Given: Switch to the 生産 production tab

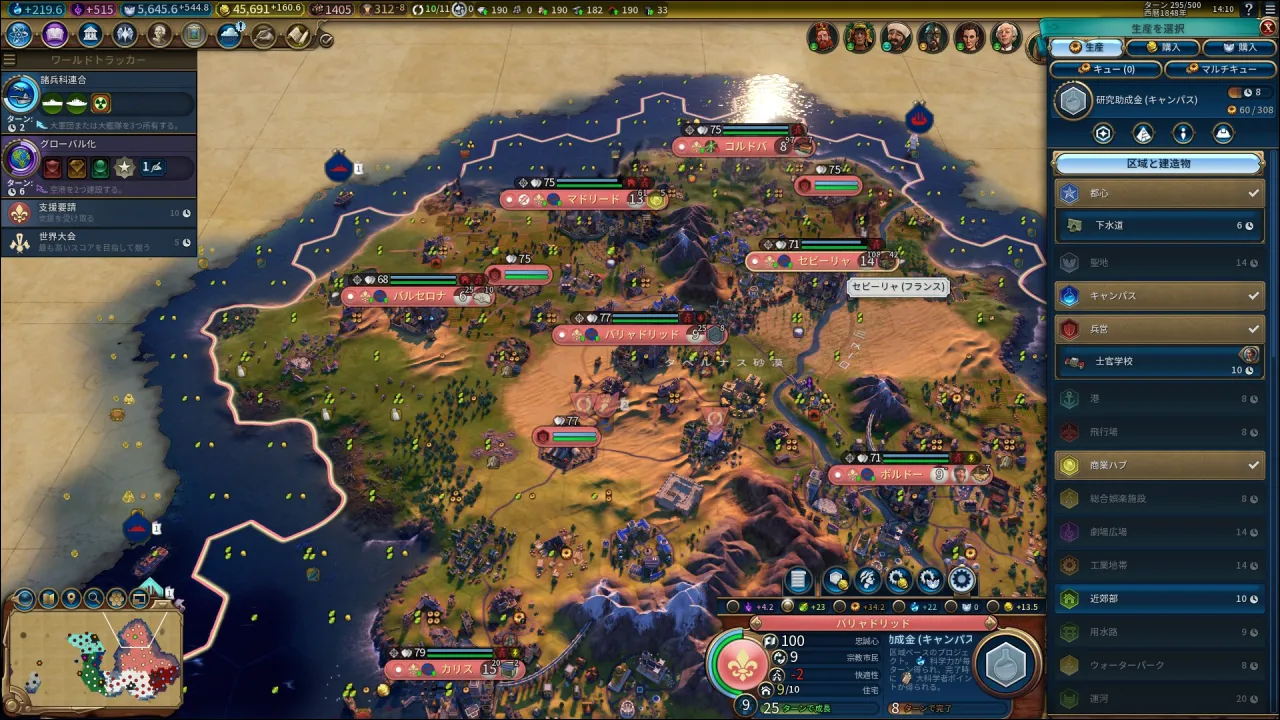Looking at the screenshot, I should (1087, 47).
